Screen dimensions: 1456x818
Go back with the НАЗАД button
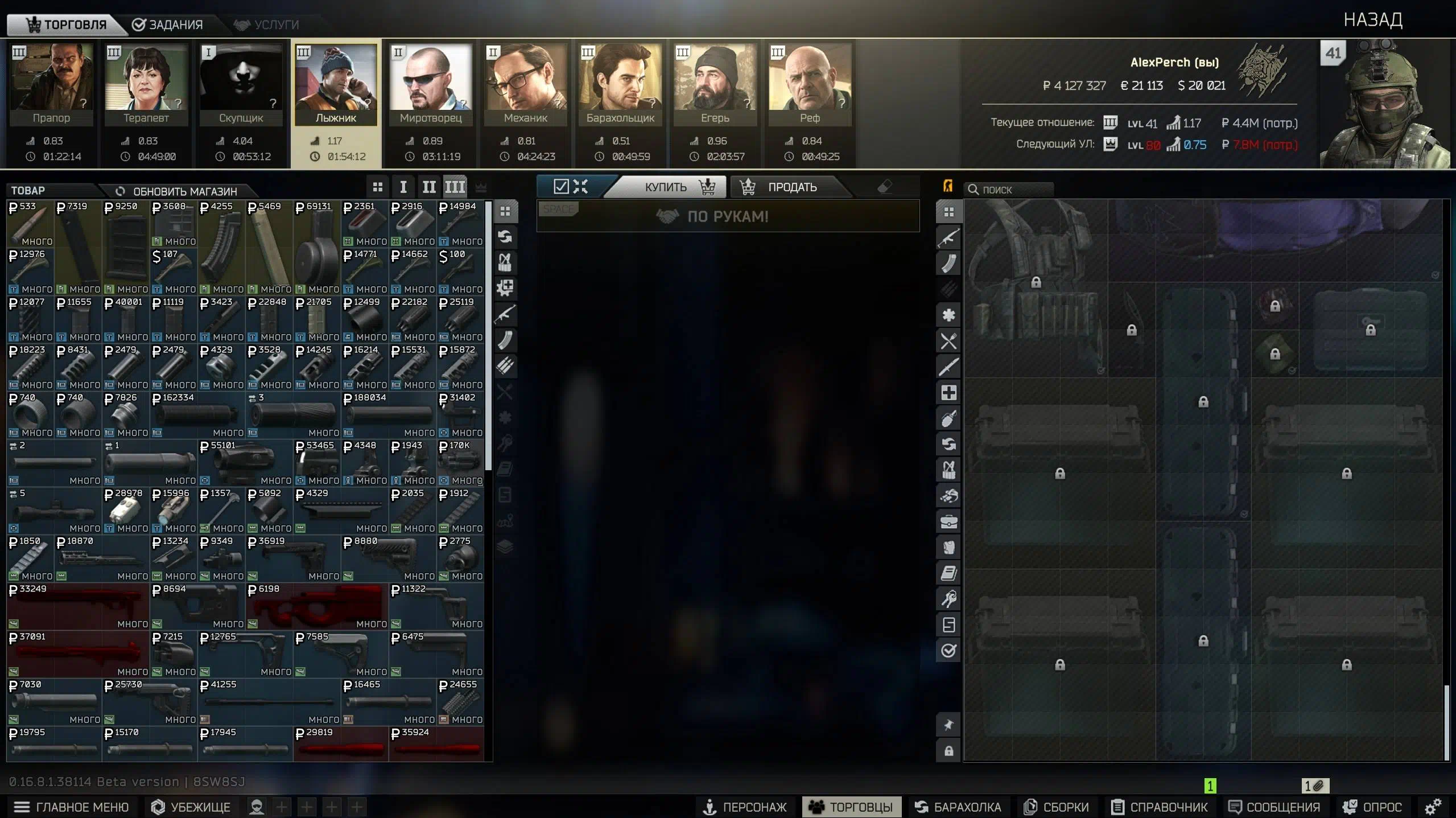click(x=1372, y=20)
